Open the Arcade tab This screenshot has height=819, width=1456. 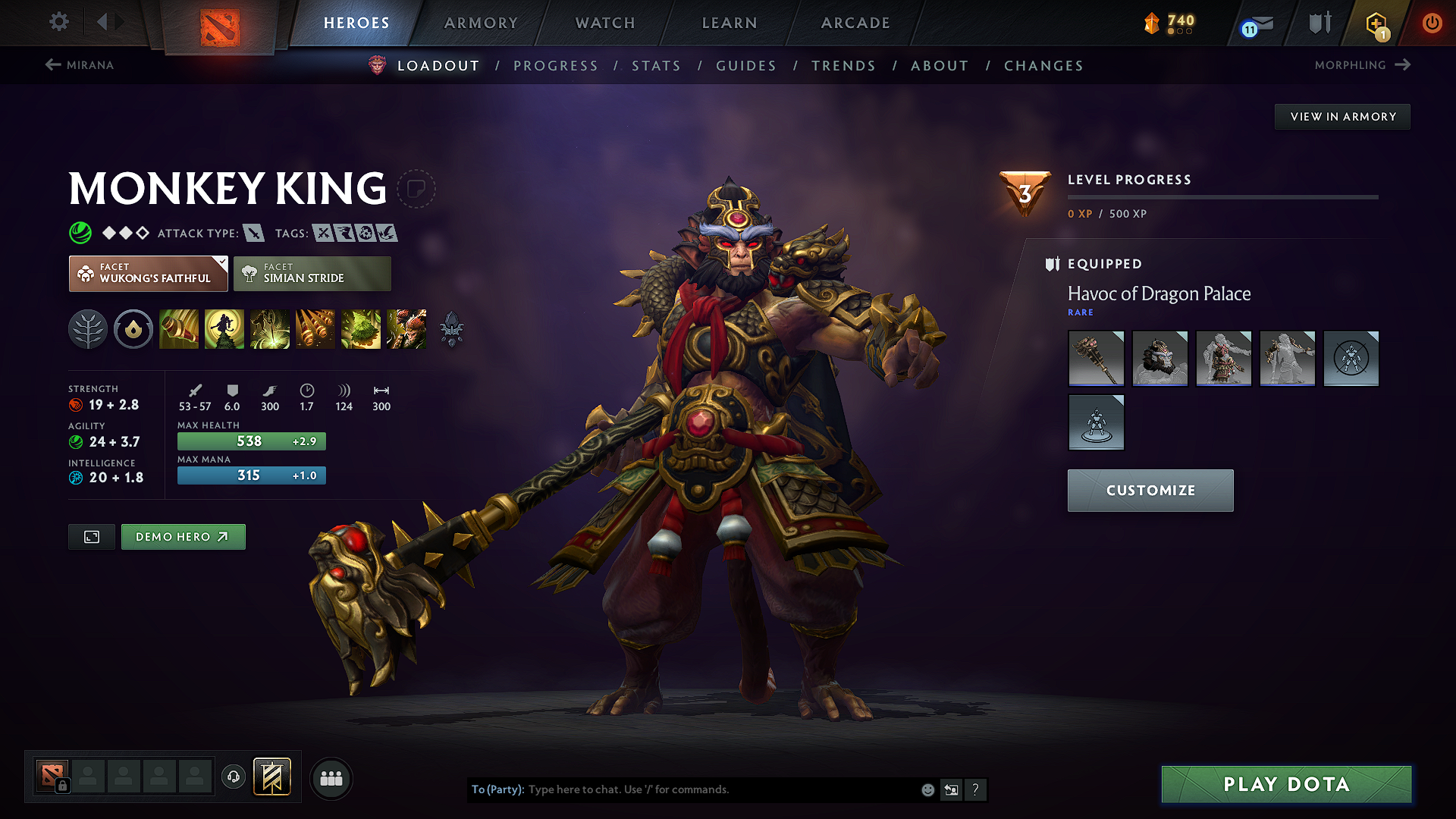855,23
